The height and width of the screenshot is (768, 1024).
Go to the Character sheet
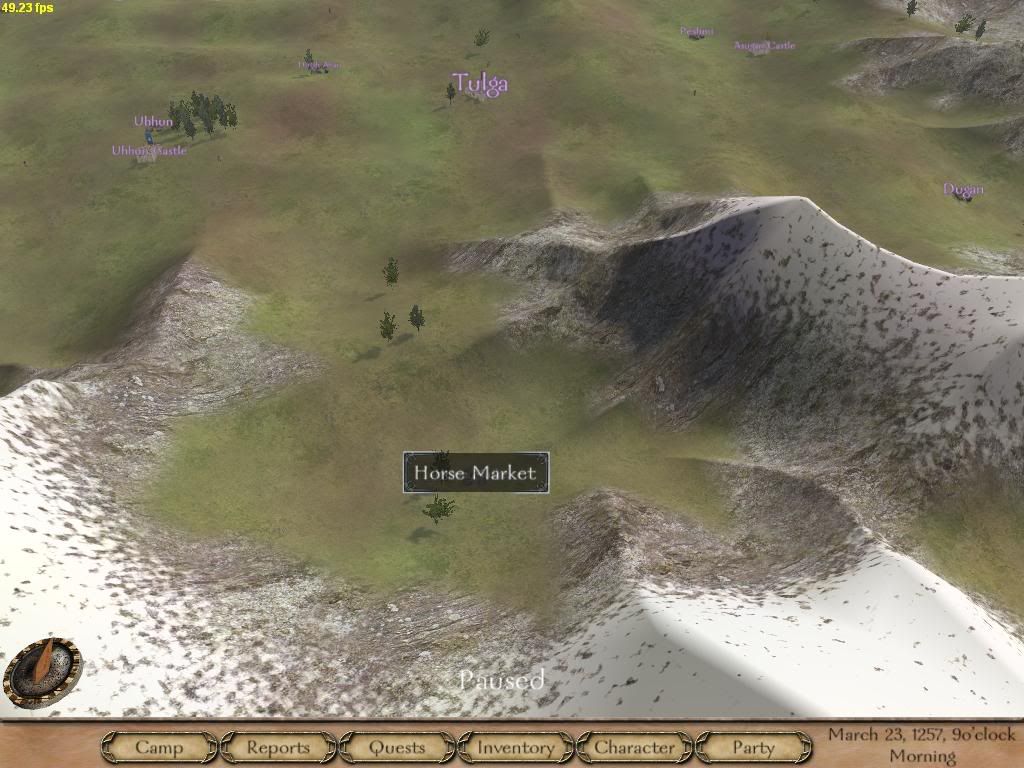tap(634, 747)
